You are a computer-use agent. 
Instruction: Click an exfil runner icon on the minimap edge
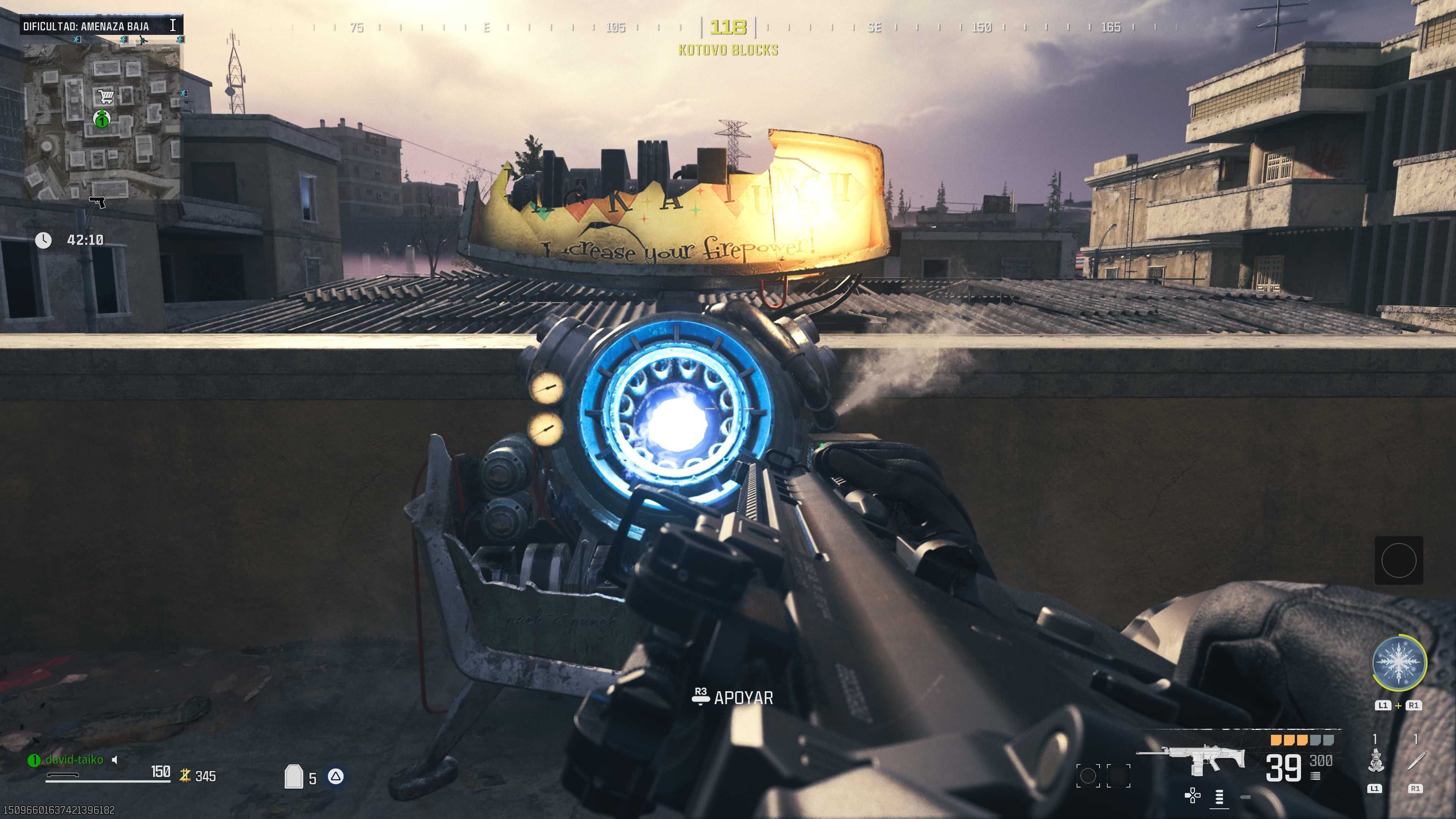(x=77, y=40)
